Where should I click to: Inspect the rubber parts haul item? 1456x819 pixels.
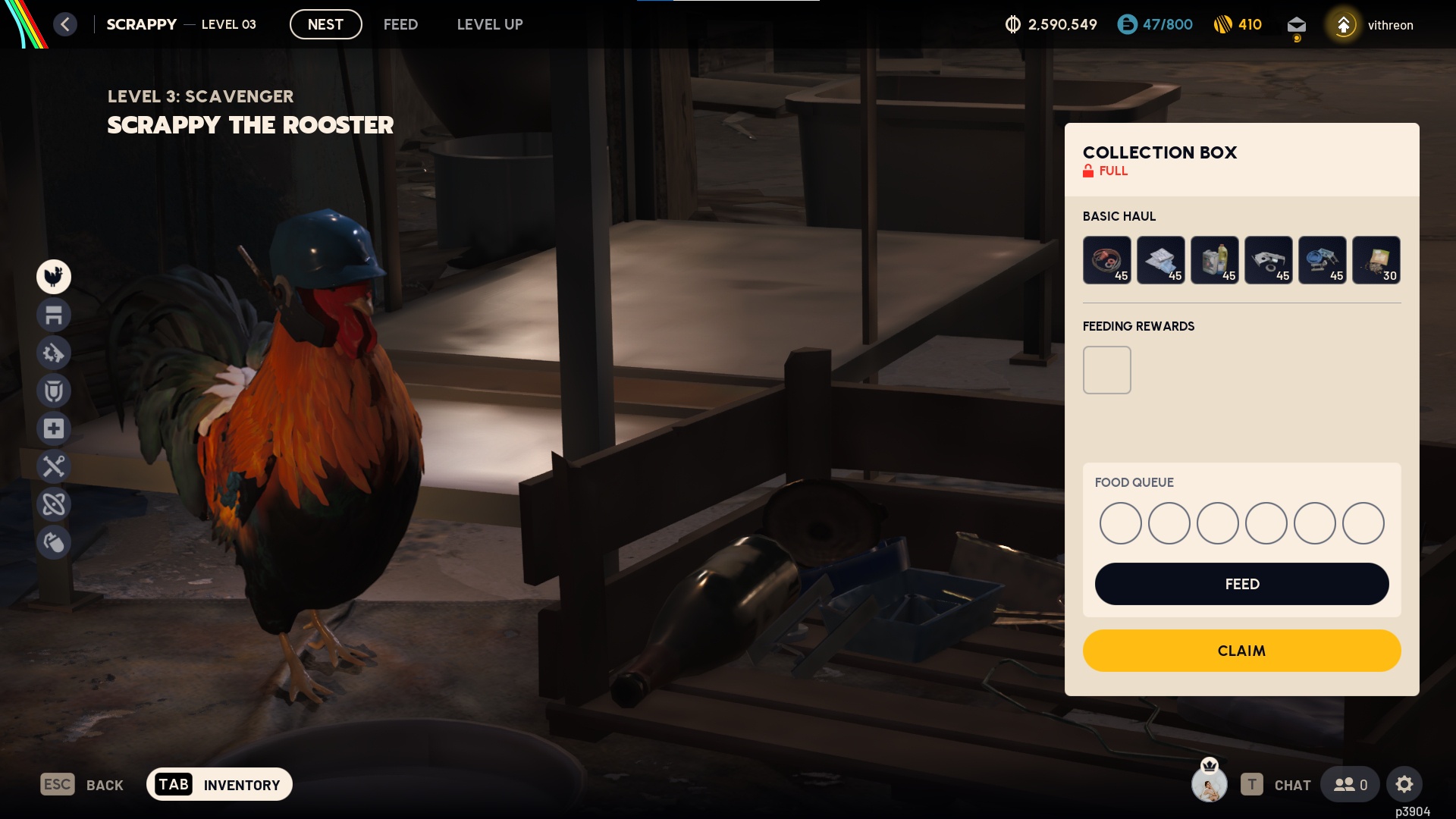pyautogui.click(x=1106, y=260)
